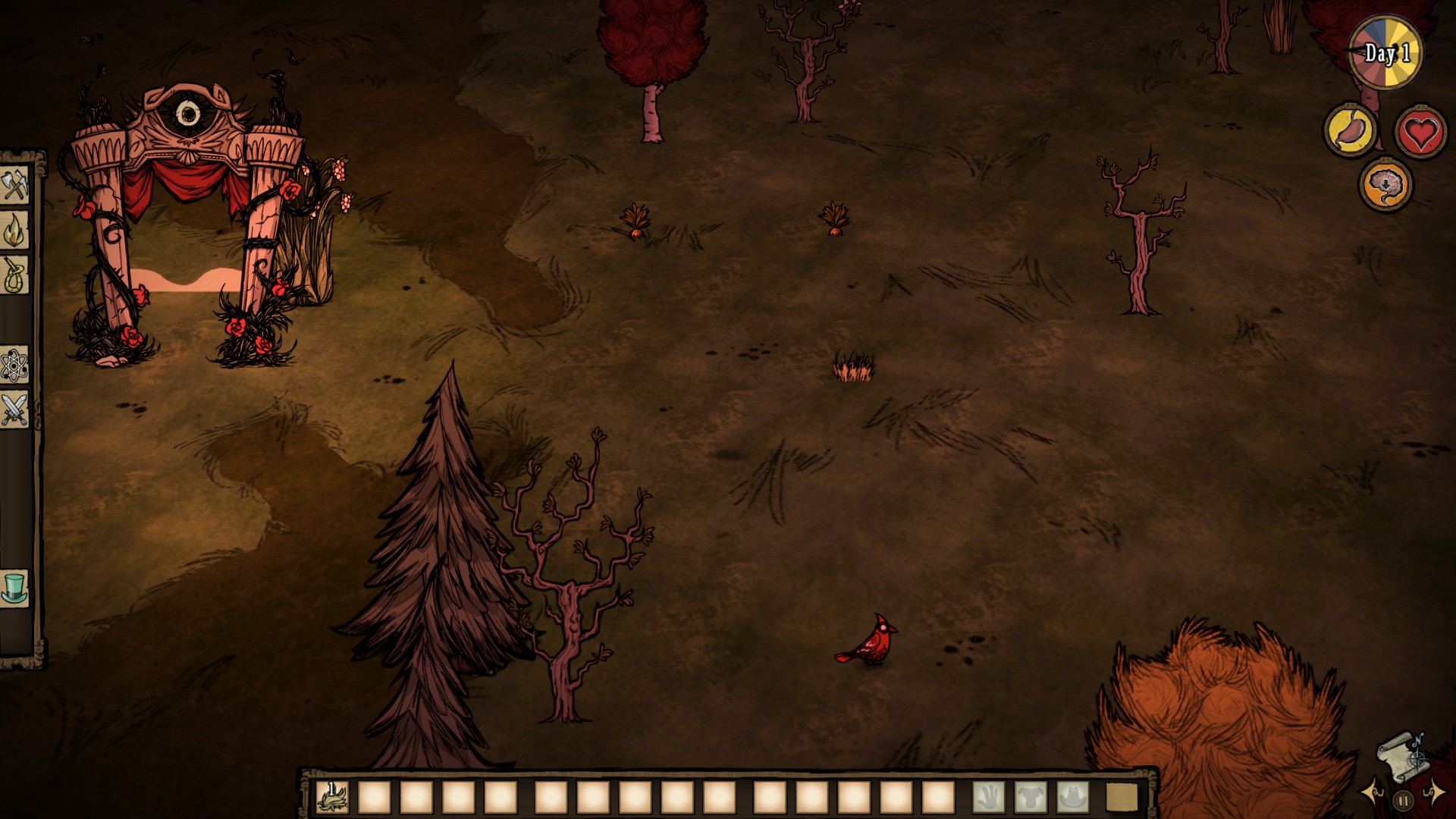
Task: Rotate the camera right
Action: click(x=1433, y=793)
